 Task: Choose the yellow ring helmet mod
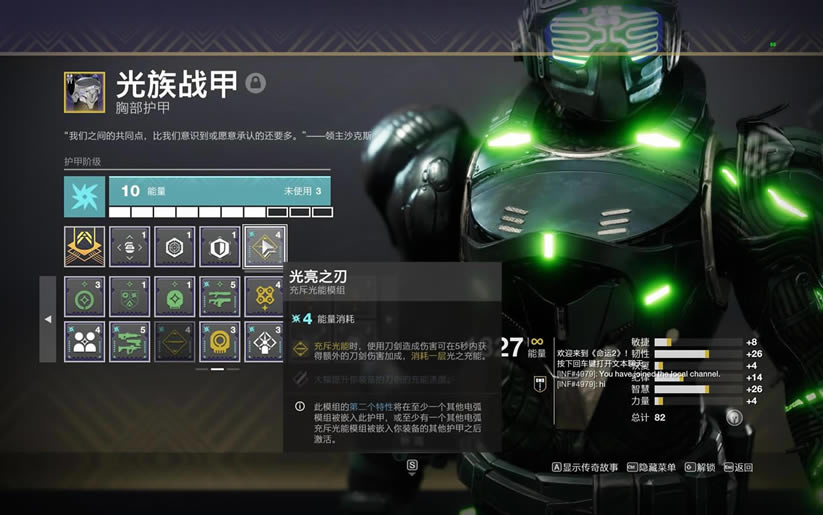point(220,341)
